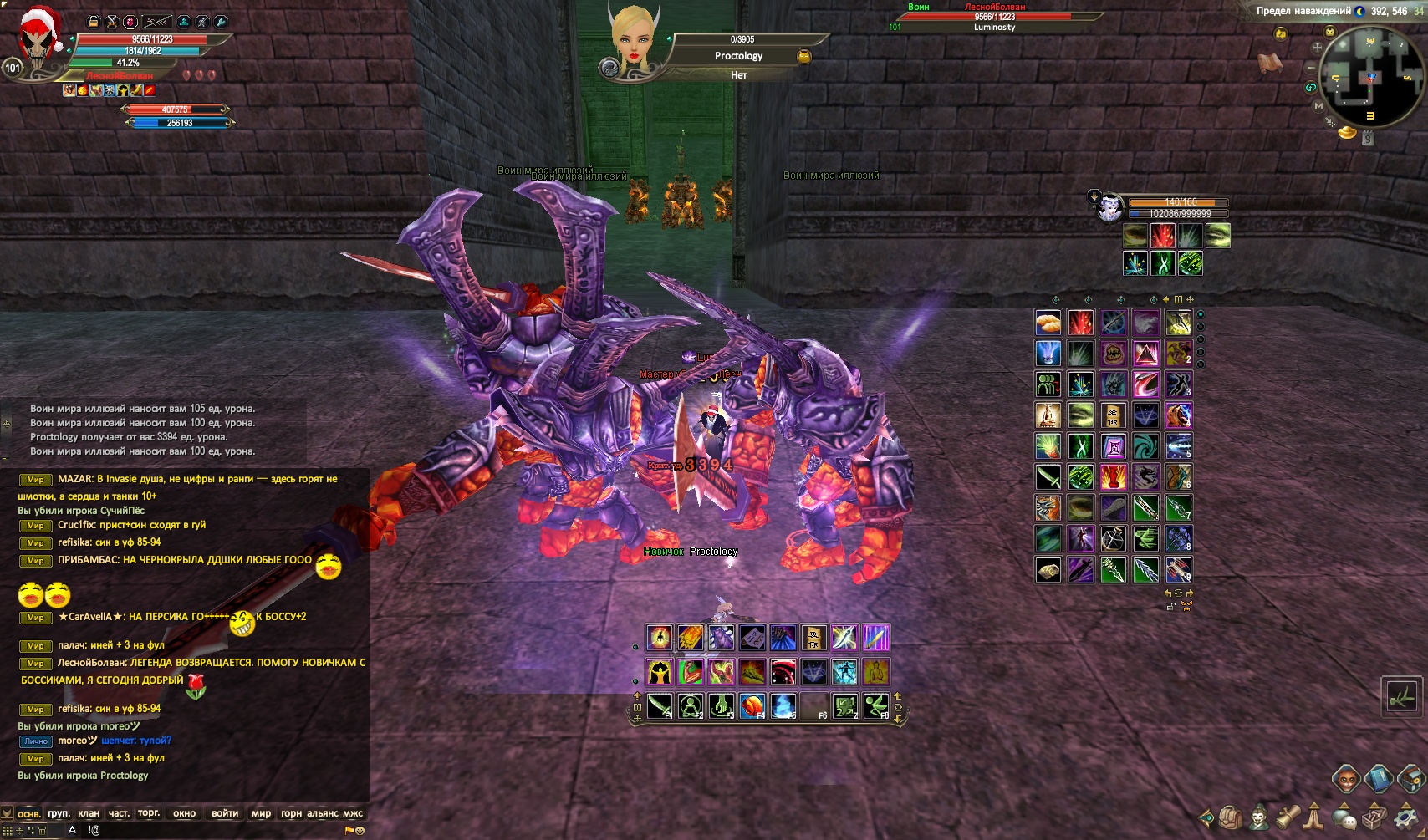Trigger the F8 winged flight skill
The width and height of the screenshot is (1428, 840).
[x=875, y=706]
